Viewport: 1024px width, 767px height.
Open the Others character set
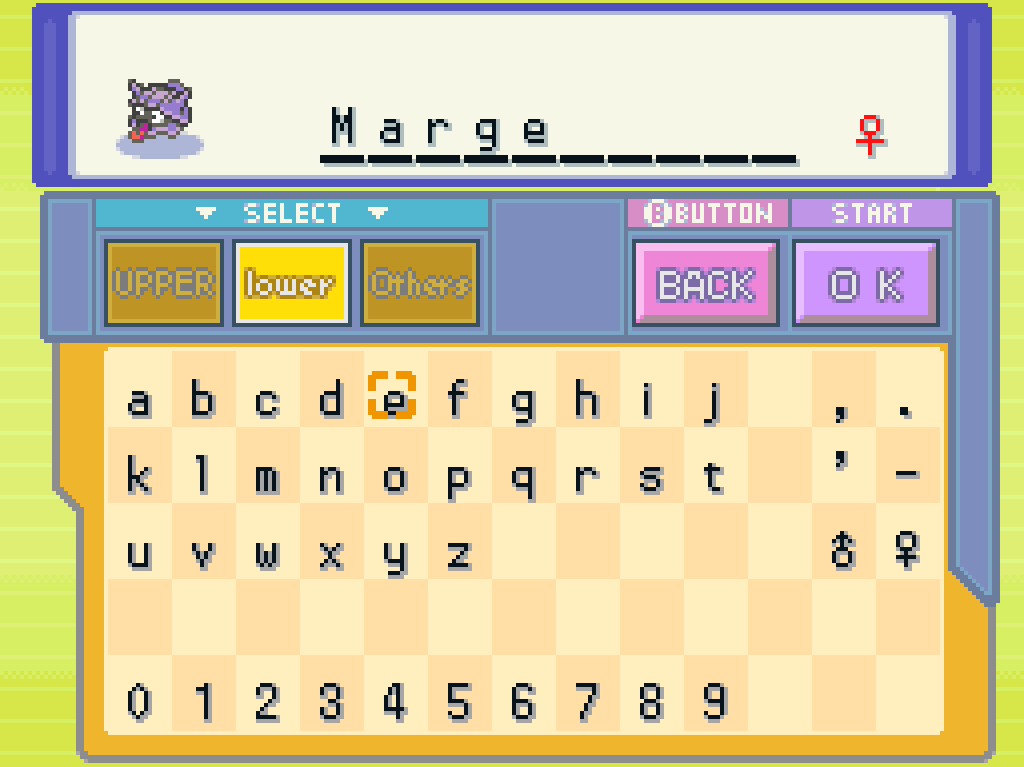[420, 284]
